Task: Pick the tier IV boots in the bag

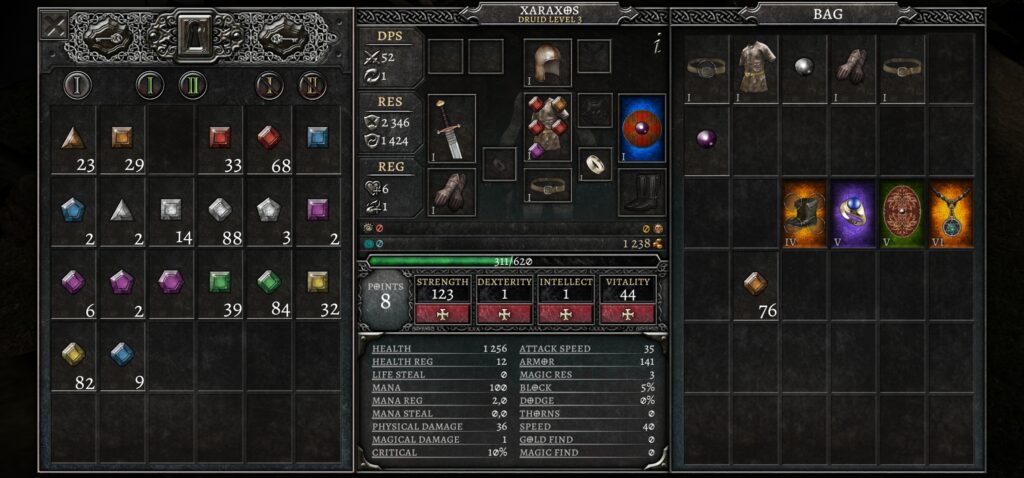Action: (804, 213)
